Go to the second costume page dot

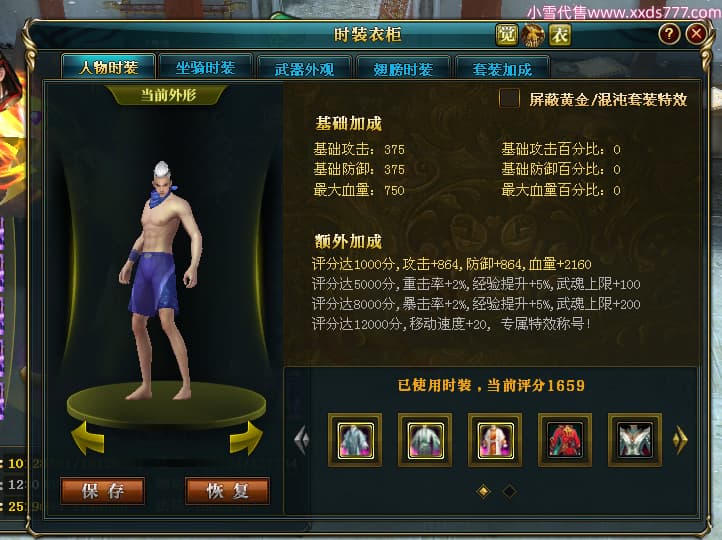pos(509,491)
